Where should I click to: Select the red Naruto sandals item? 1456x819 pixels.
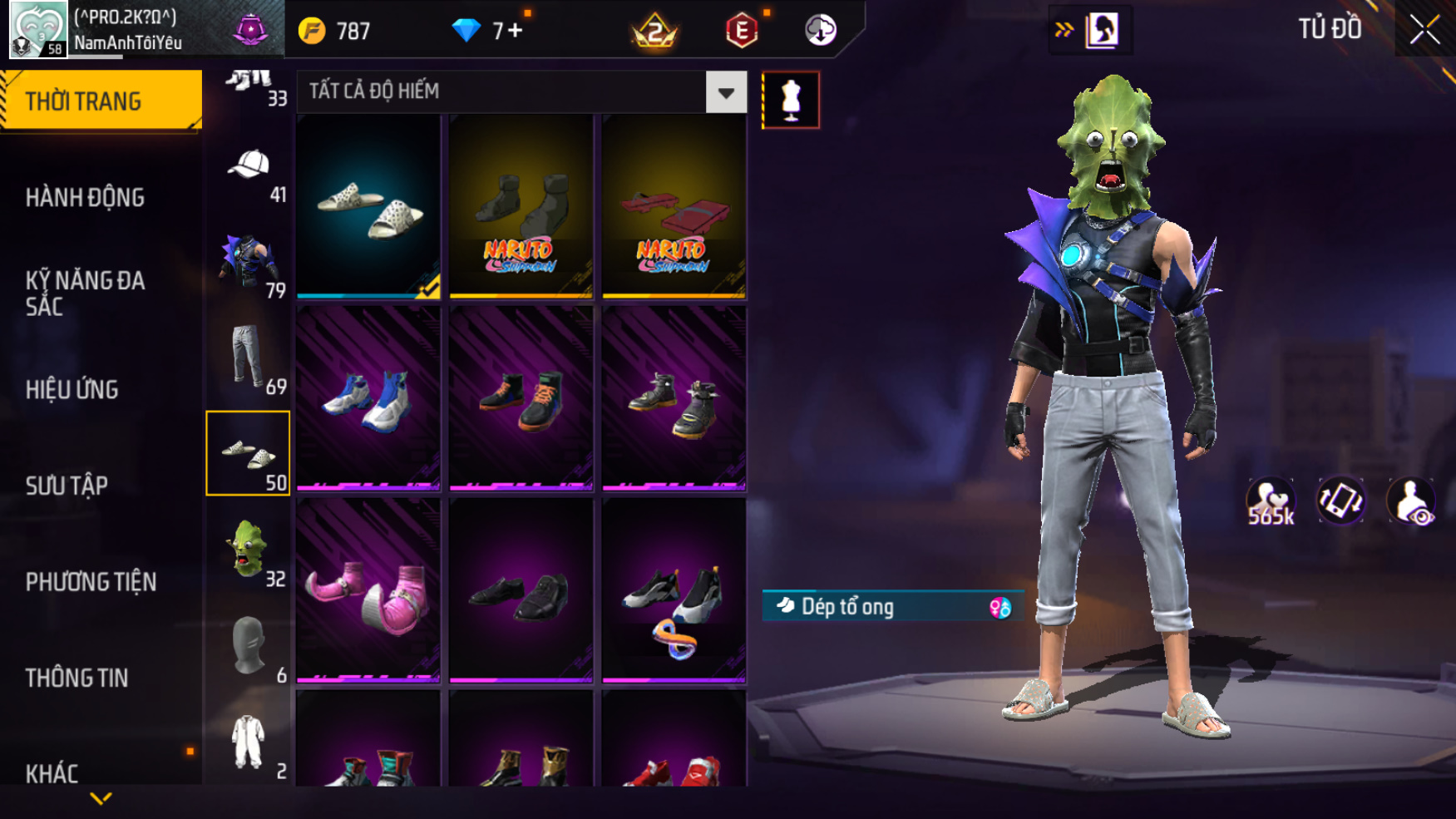pyautogui.click(x=674, y=206)
